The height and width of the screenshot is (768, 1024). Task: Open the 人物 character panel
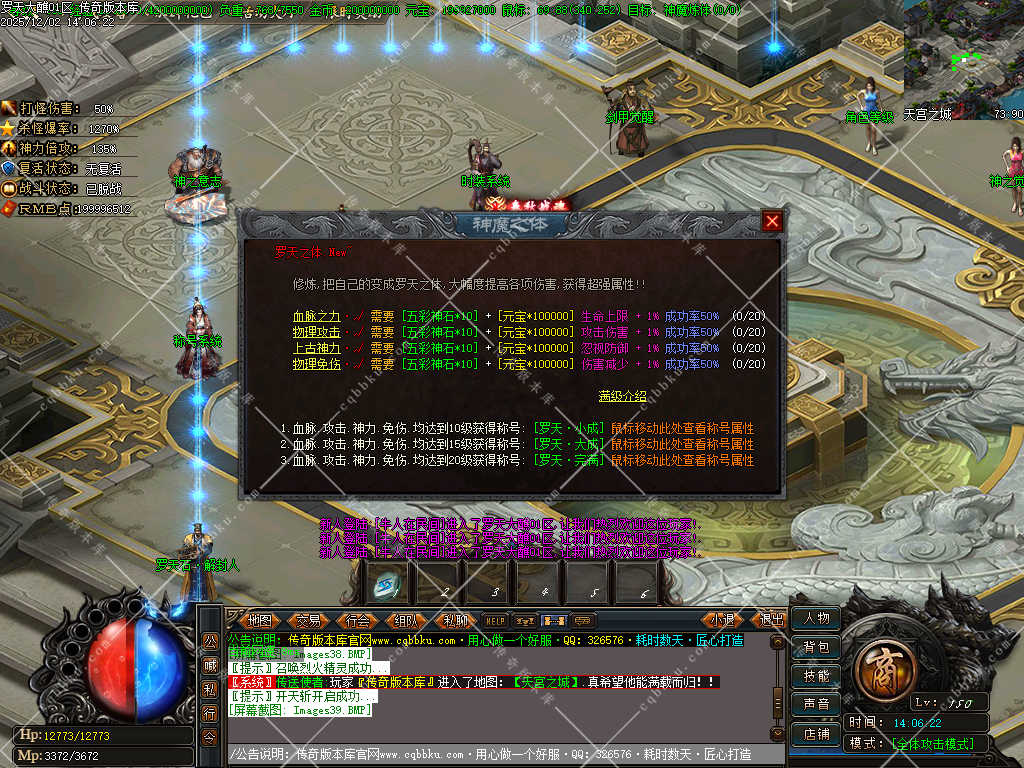(816, 619)
